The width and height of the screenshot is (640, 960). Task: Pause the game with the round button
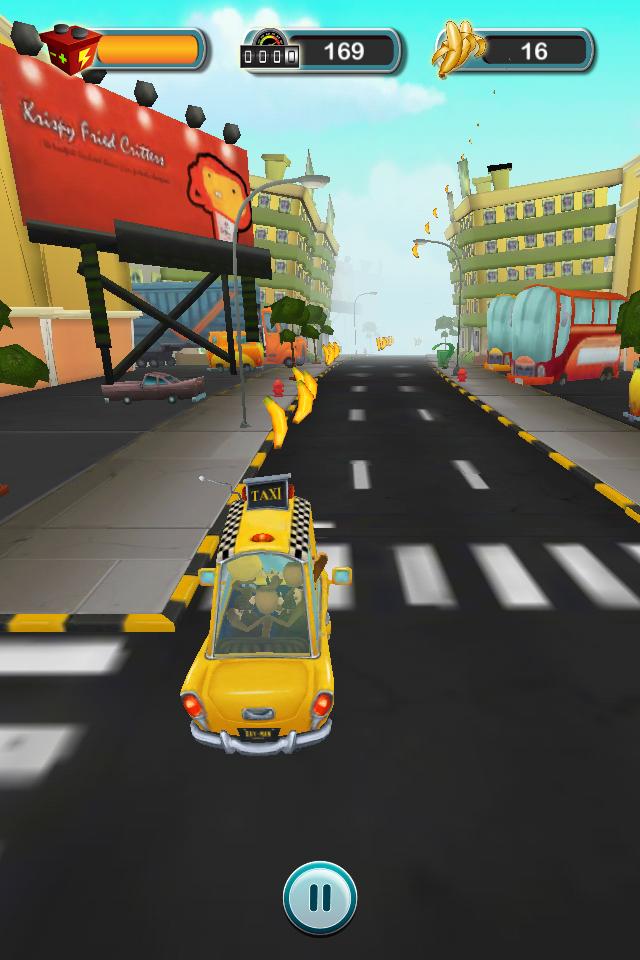tap(320, 898)
